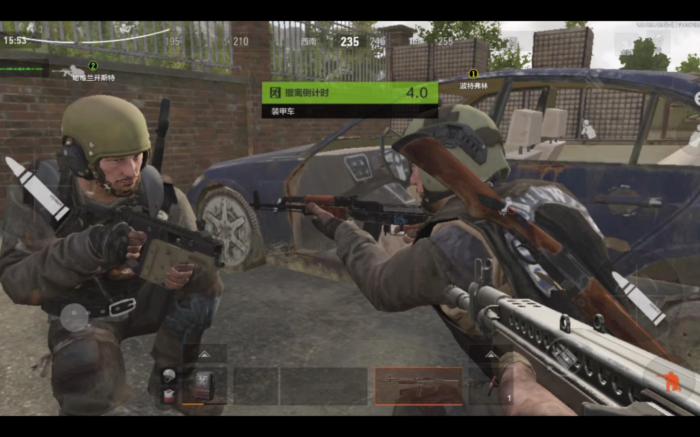This screenshot has height=437, width=700.
Task: Touch the round movement joystick knob
Action: pyautogui.click(x=74, y=317)
